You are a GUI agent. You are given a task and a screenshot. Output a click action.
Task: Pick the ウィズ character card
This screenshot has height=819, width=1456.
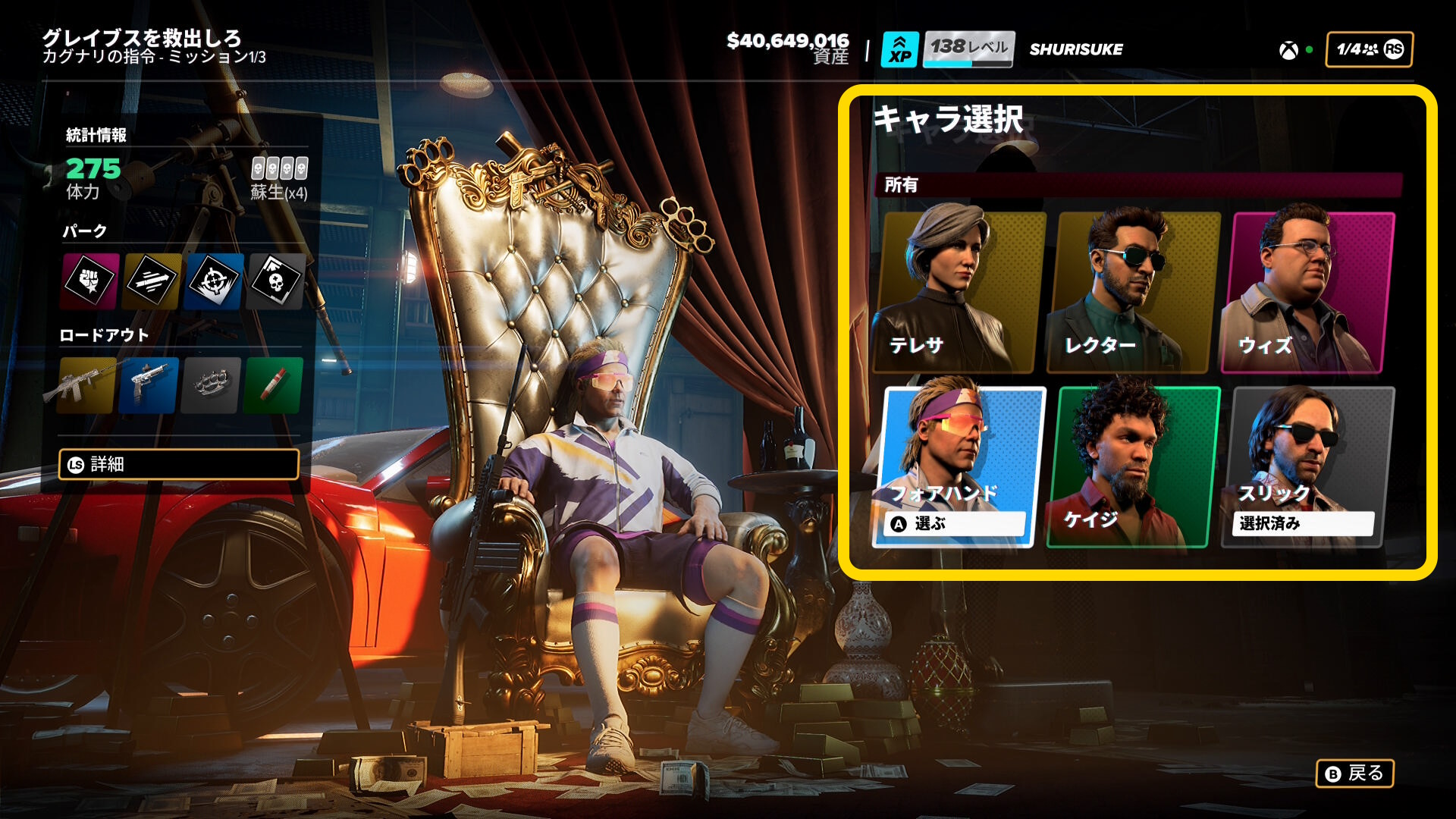pos(1307,292)
